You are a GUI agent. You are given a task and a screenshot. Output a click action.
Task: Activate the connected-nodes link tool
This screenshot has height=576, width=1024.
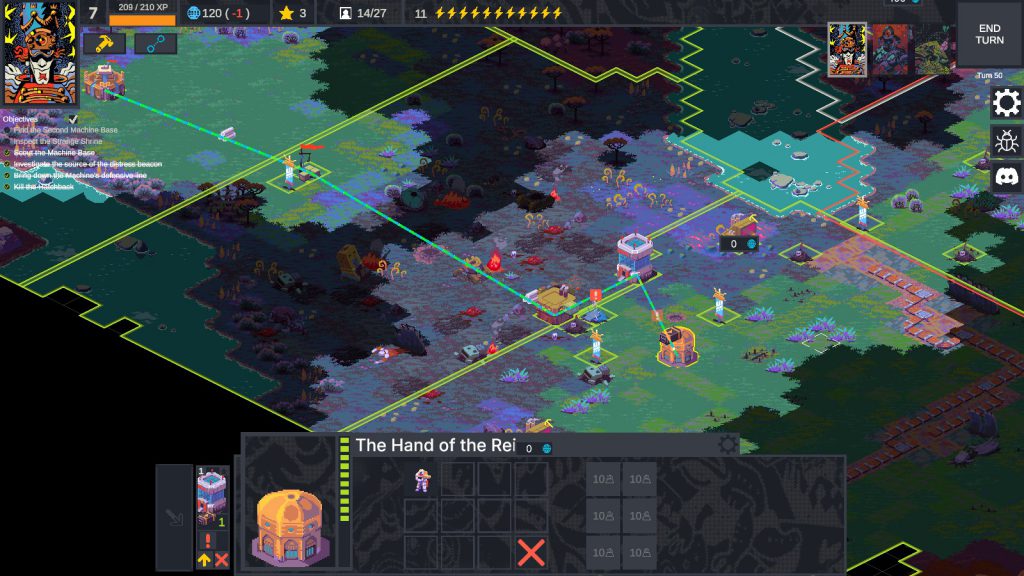coord(155,43)
